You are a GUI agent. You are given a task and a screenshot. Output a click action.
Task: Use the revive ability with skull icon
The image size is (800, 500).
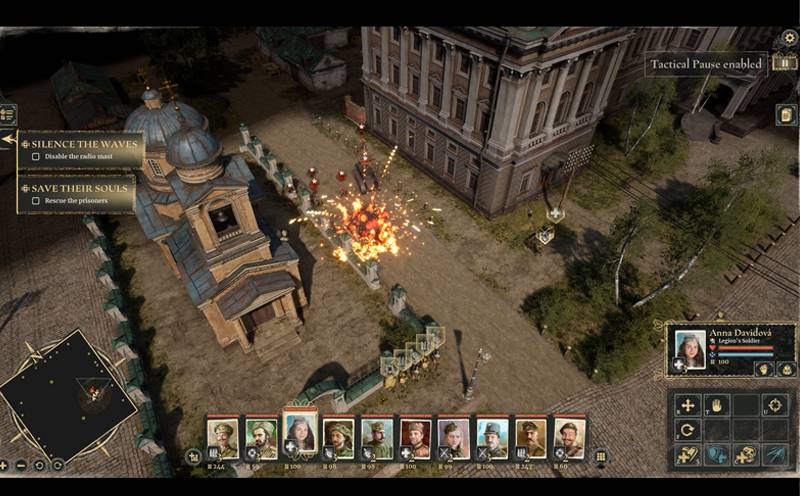pos(745,455)
